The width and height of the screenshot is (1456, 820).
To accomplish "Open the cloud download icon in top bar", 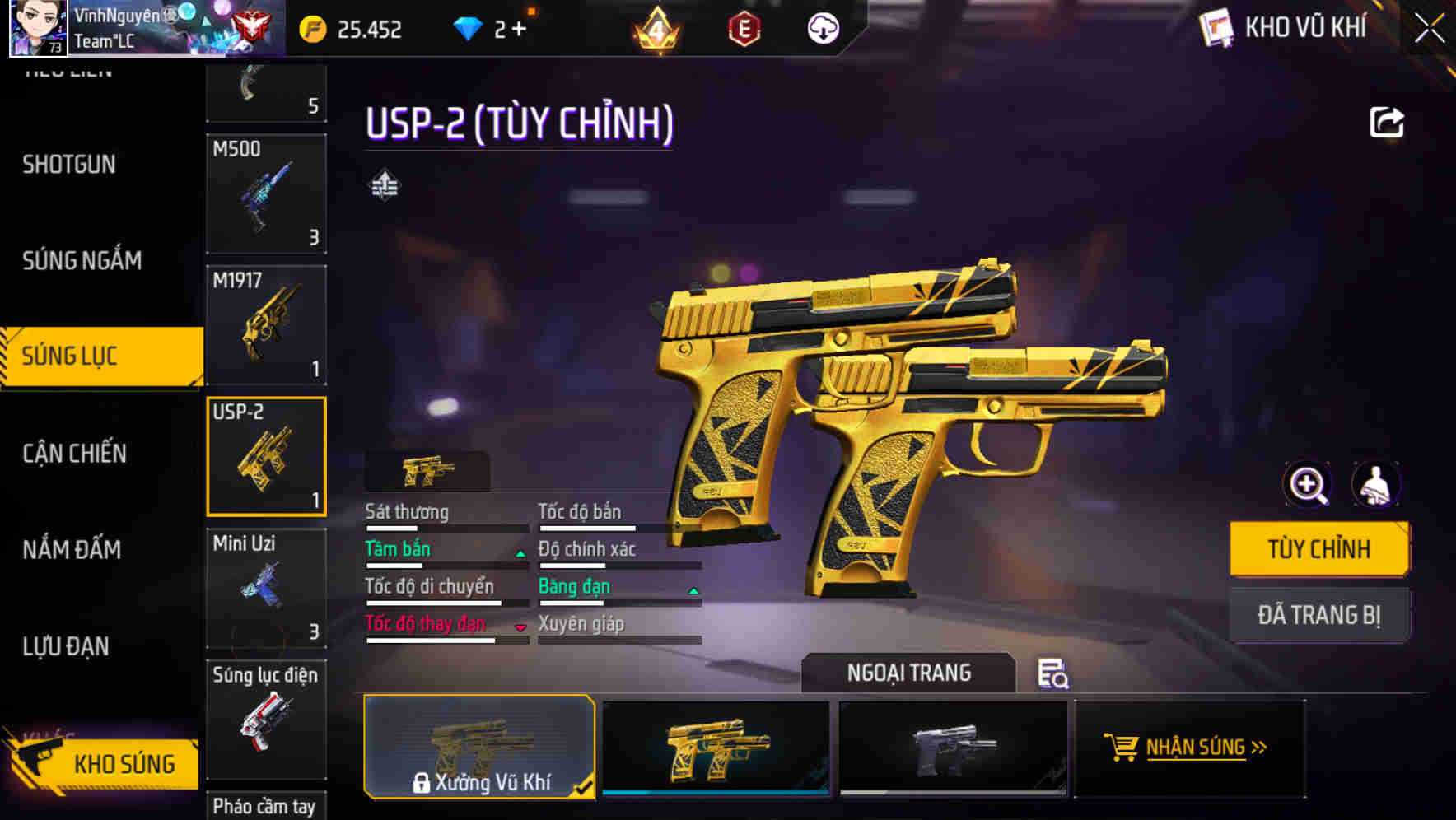I will (x=822, y=28).
